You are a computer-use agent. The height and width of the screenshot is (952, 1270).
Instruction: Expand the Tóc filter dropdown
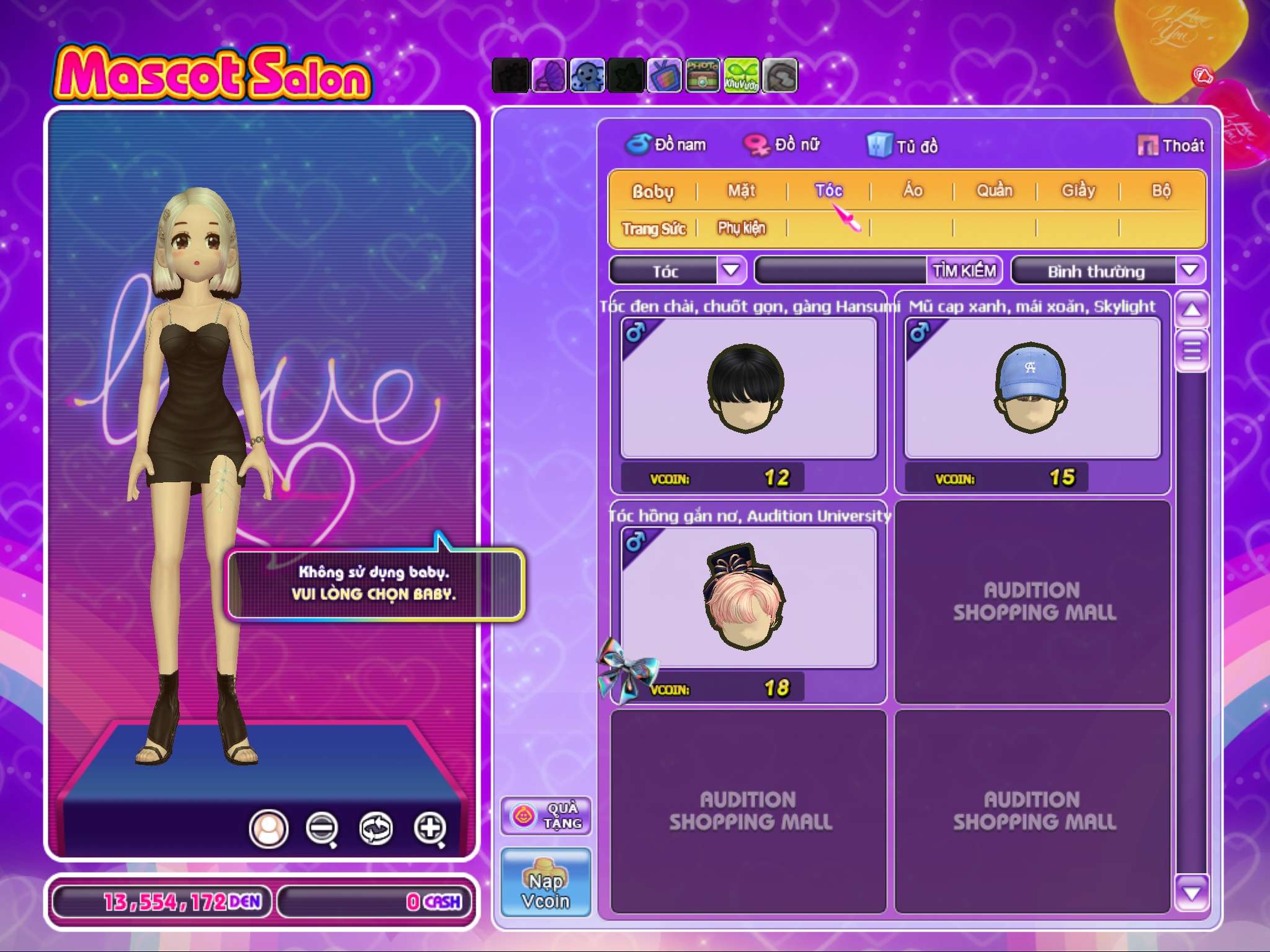pyautogui.click(x=731, y=270)
